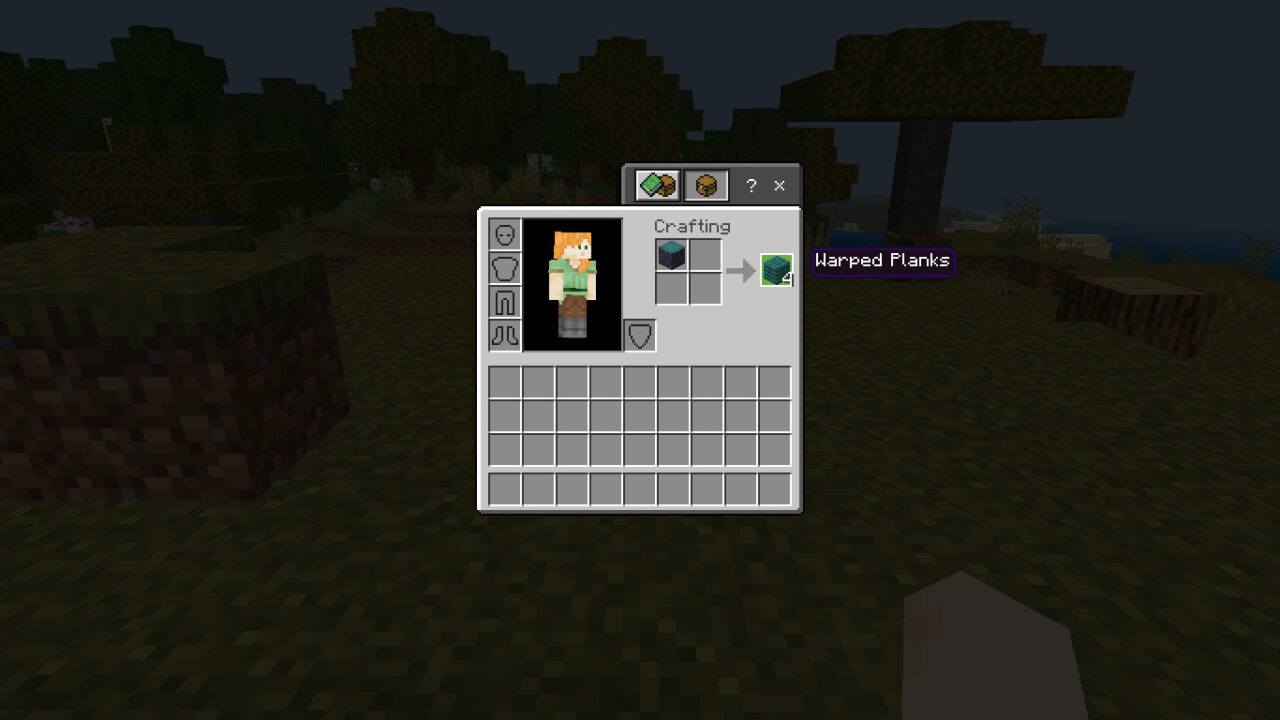Image resolution: width=1280 pixels, height=720 pixels.
Task: Click the question mark help button
Action: click(751, 185)
